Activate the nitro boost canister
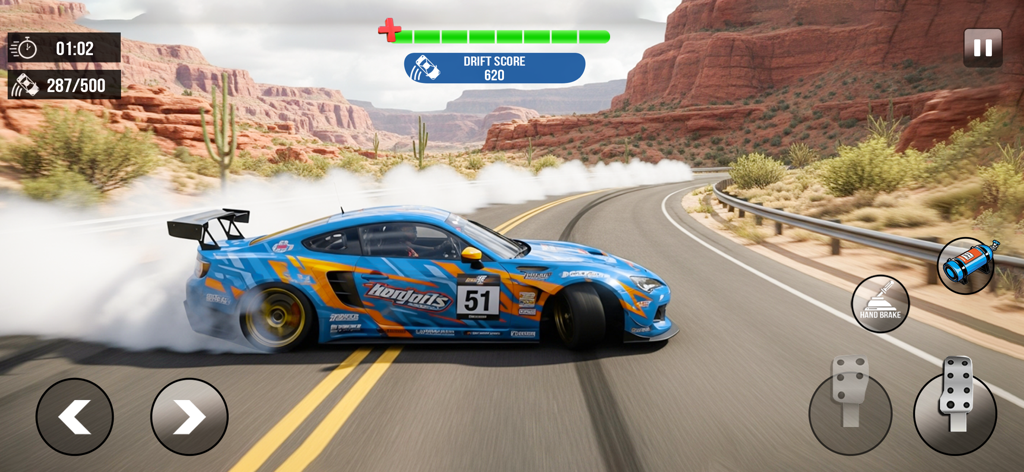1024x472 pixels. 967,266
